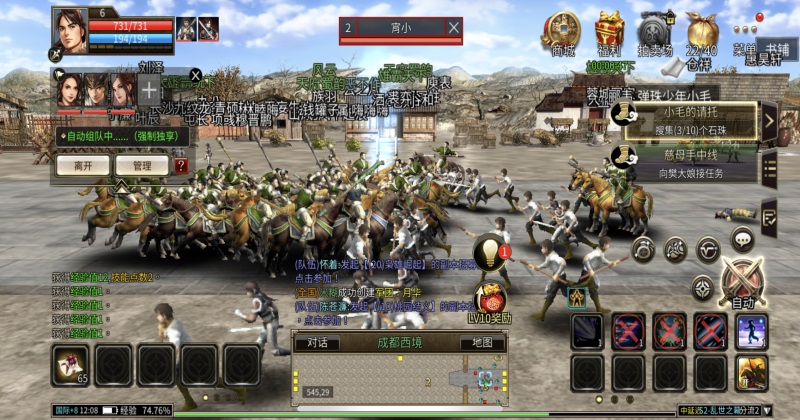Close the team panel with the X
The height and width of the screenshot is (420, 800).
(196, 75)
